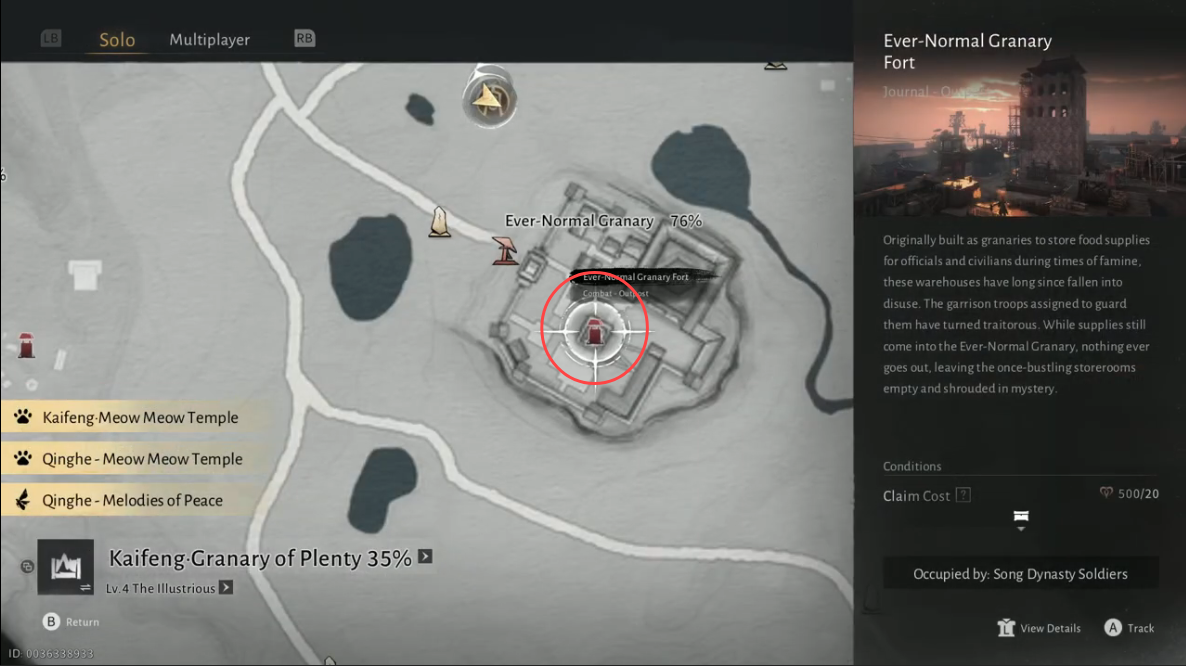Screen dimensions: 1186x666
Task: Select the Ever-Normal Granary 76% label
Action: click(603, 221)
